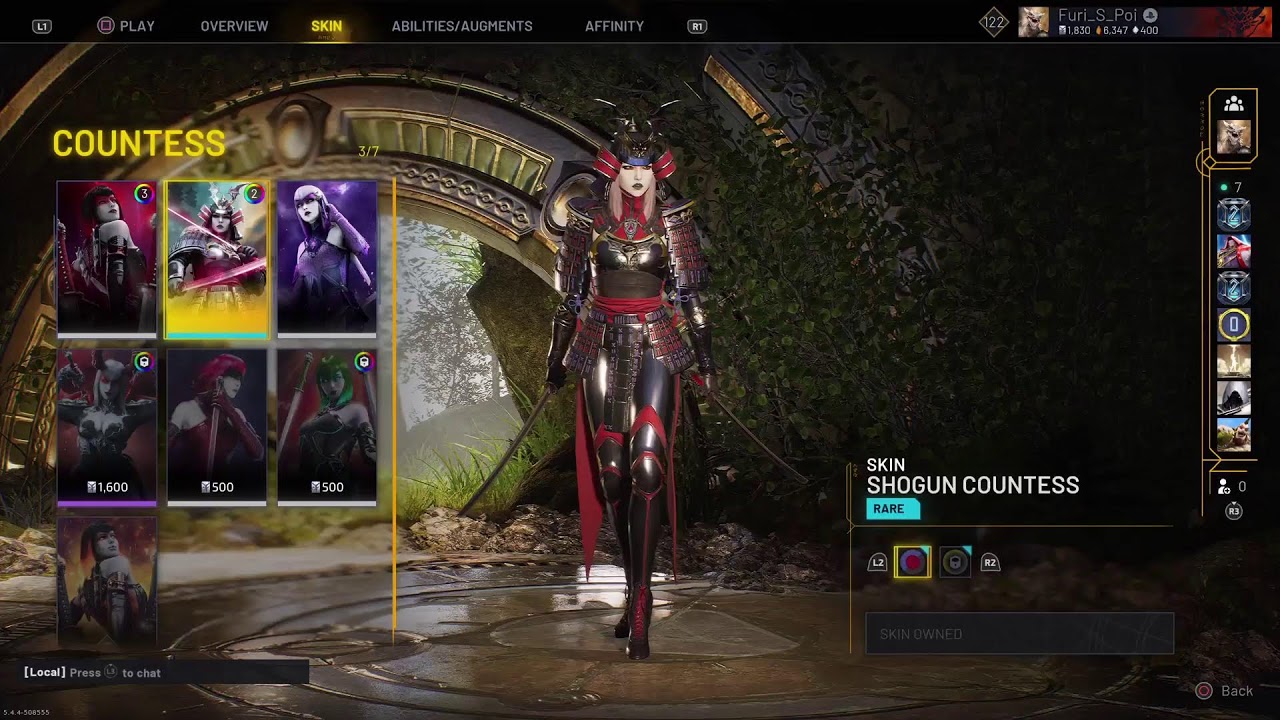Viewport: 1280px width, 720px height.
Task: Show the Affinity tab
Action: (x=614, y=26)
